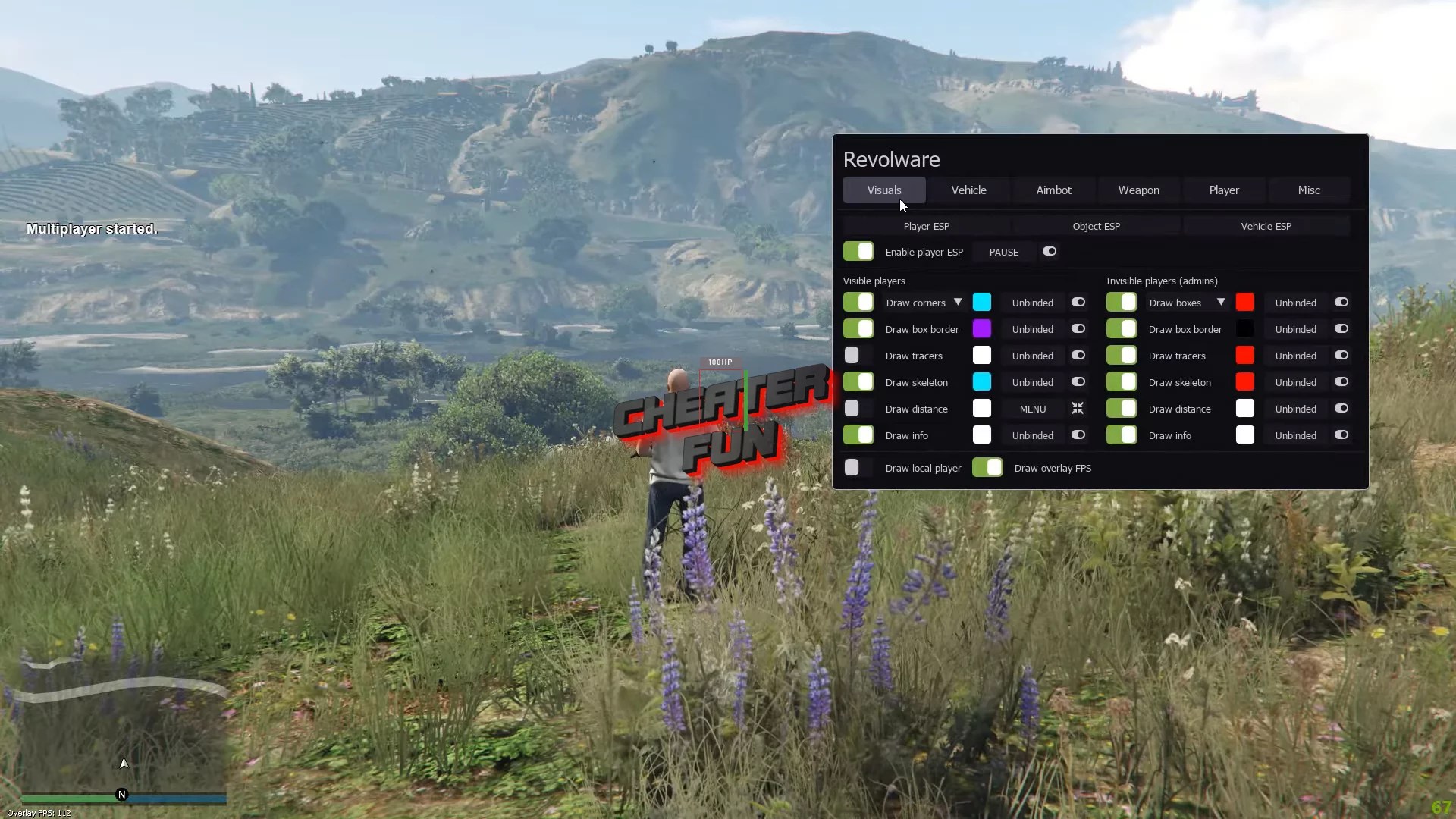Image resolution: width=1456 pixels, height=819 pixels.
Task: Disable Draw skeleton under invisible players
Action: click(1122, 381)
